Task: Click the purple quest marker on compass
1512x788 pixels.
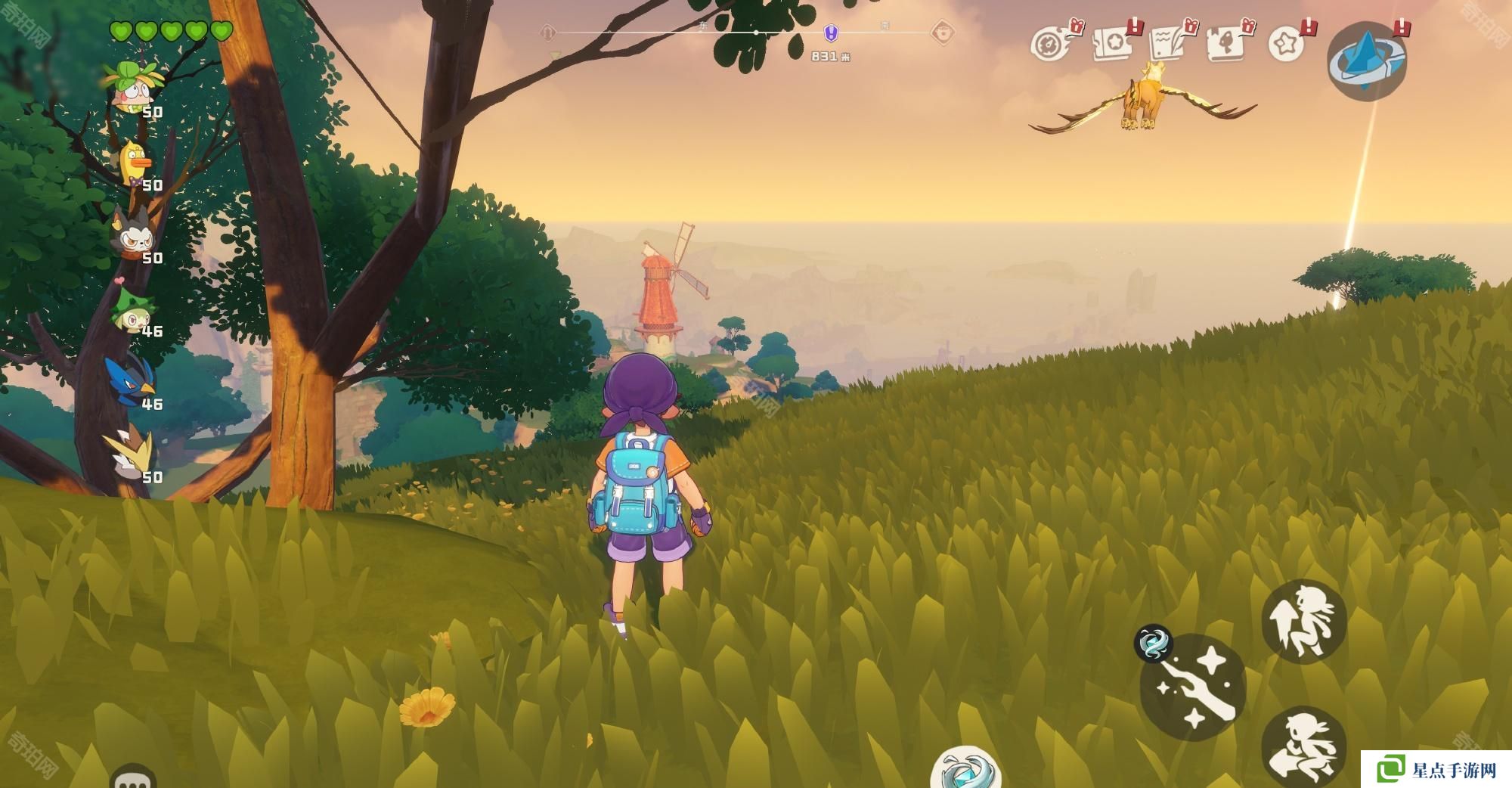Action: click(x=830, y=33)
